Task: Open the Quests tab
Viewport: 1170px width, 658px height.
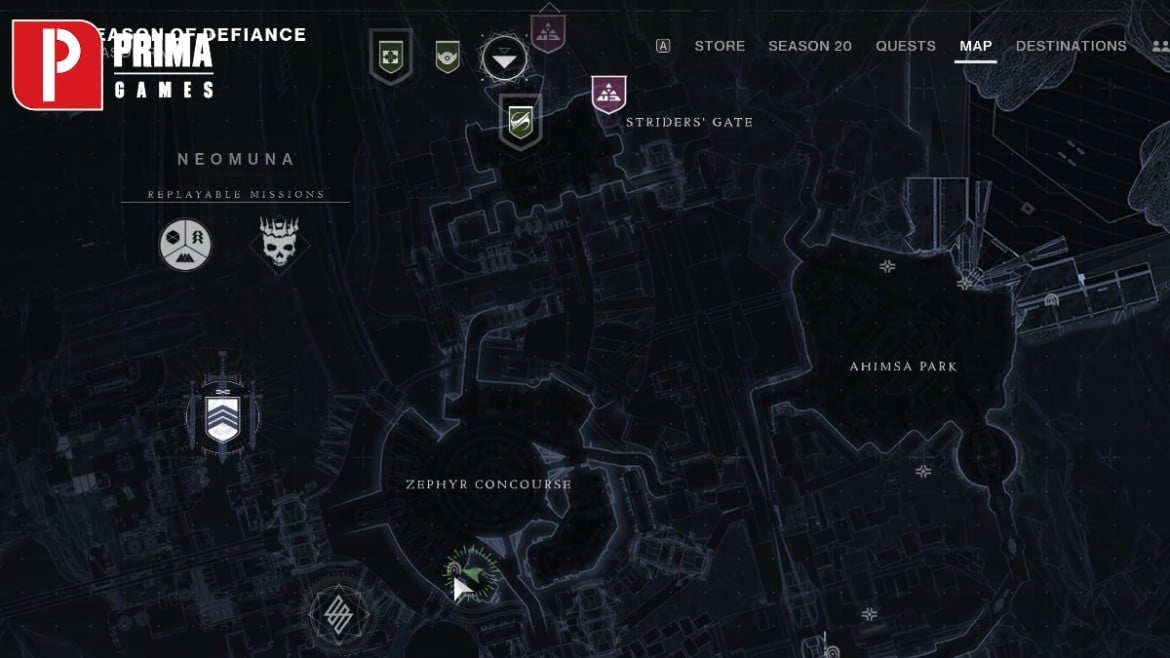Action: pos(905,46)
